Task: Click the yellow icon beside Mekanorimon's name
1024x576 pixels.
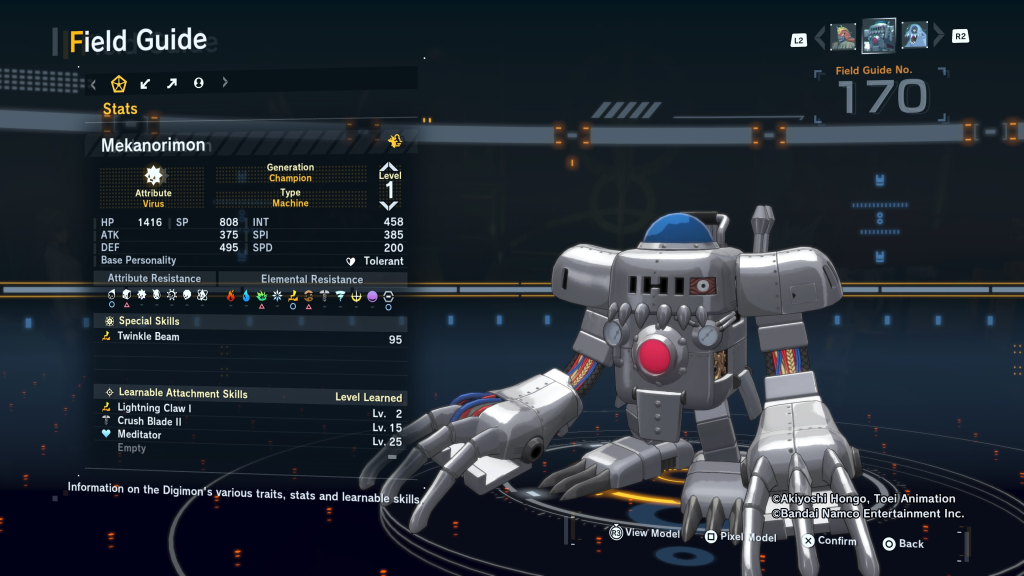Action: point(395,142)
